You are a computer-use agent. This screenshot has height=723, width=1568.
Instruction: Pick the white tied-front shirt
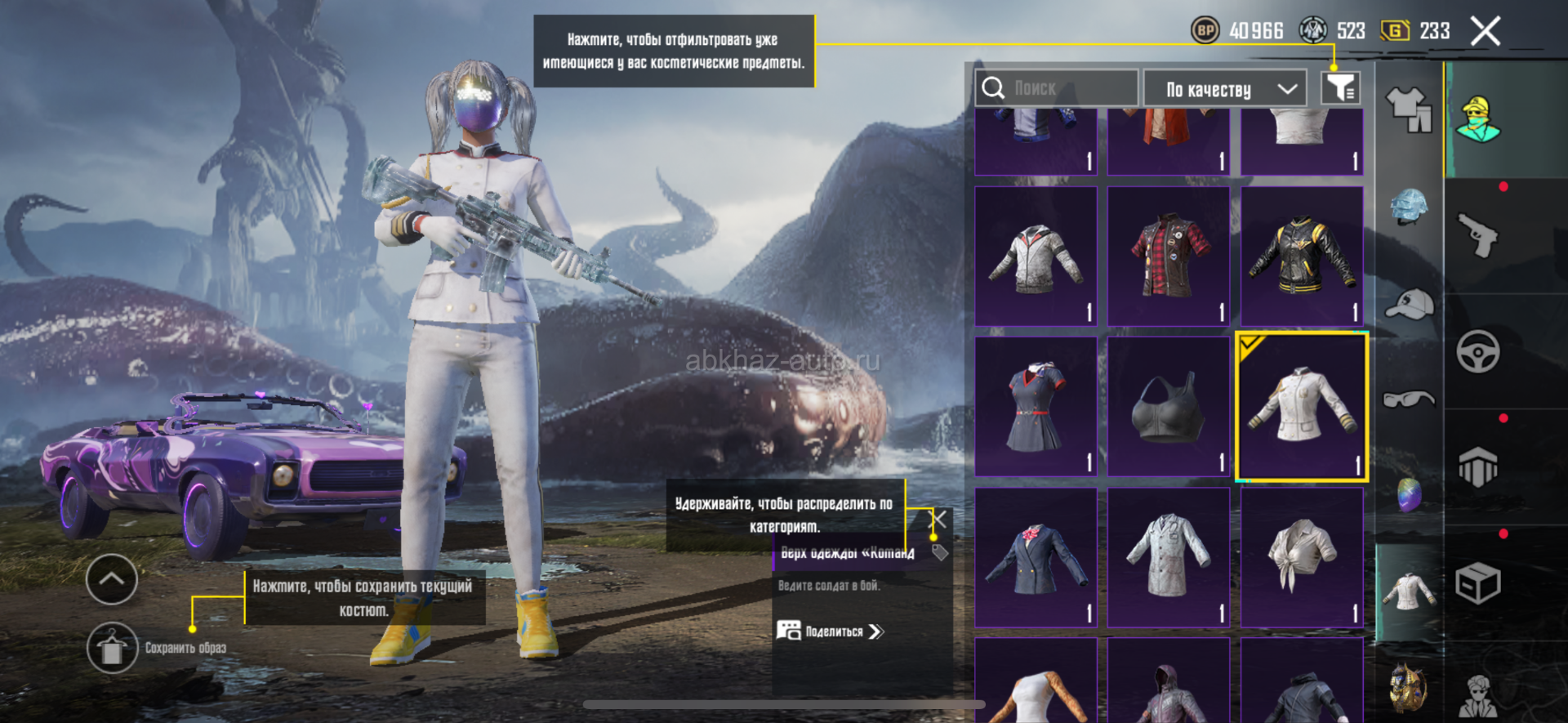(1302, 558)
